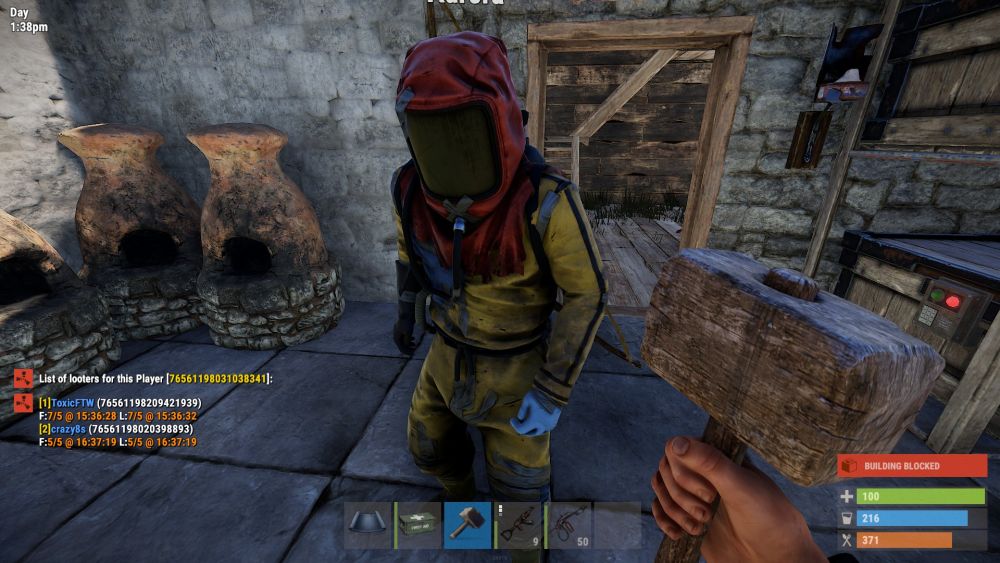Viewport: 1000px width, 563px height.
Task: Equip the weapon with 9 ammo
Action: click(x=518, y=525)
